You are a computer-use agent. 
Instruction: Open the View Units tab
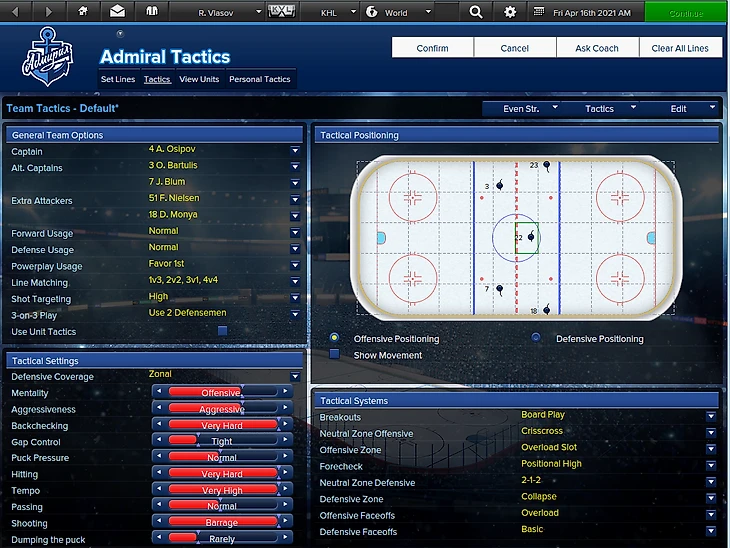pyautogui.click(x=199, y=79)
